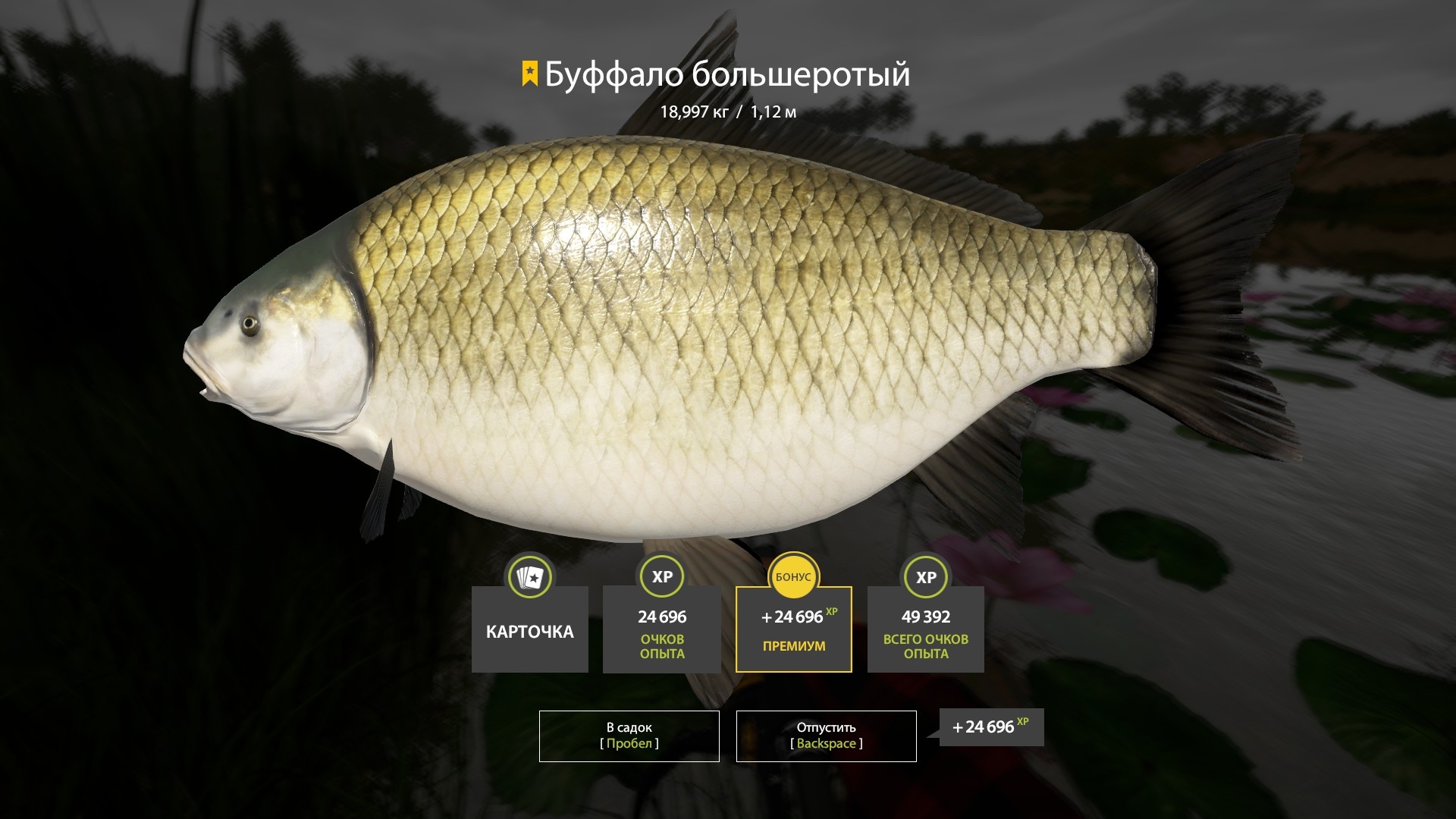1456x819 pixels.
Task: Click the fish name Буффало большеротый
Action: coord(728,74)
